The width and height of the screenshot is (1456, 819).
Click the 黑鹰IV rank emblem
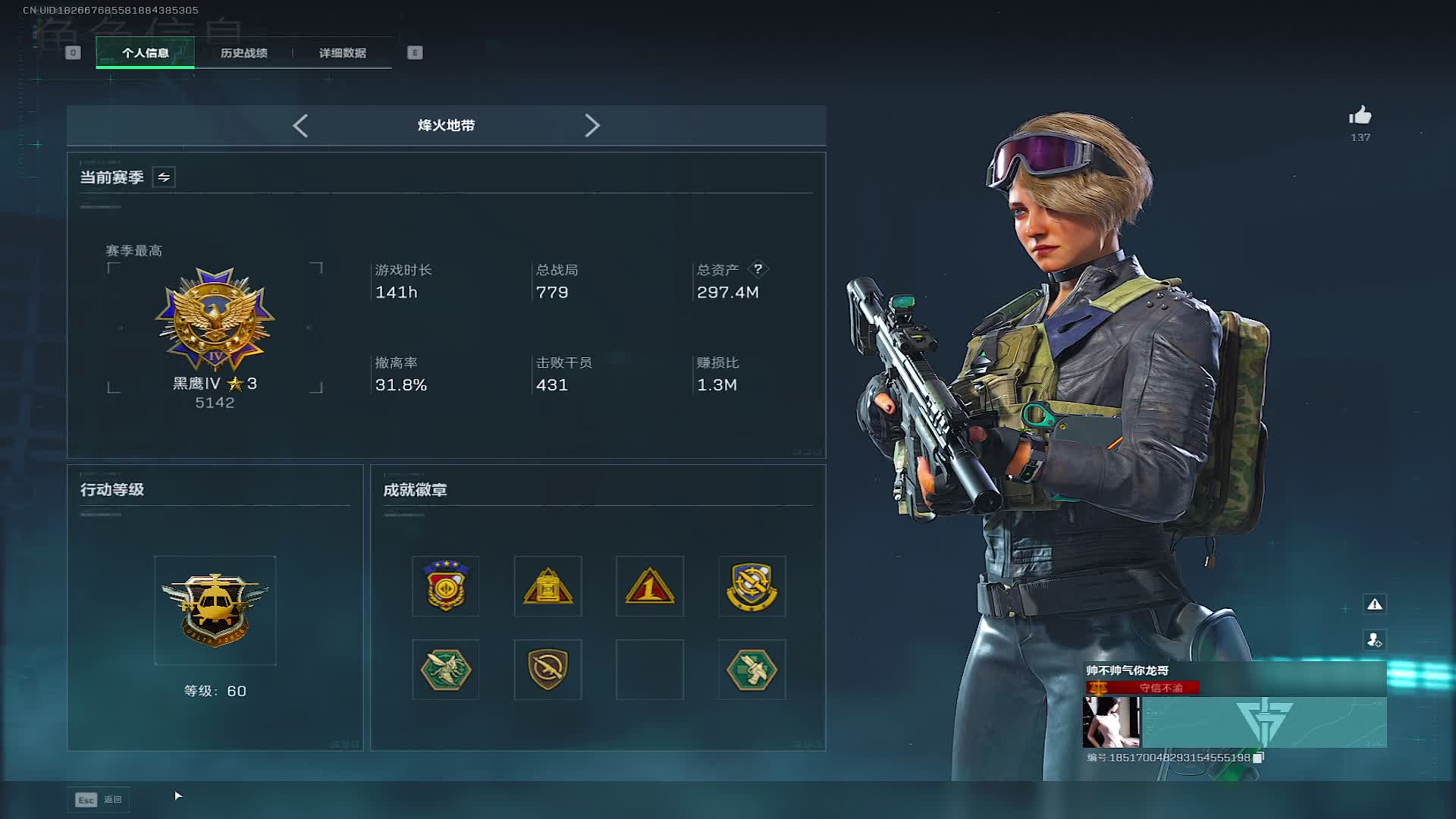(x=215, y=318)
